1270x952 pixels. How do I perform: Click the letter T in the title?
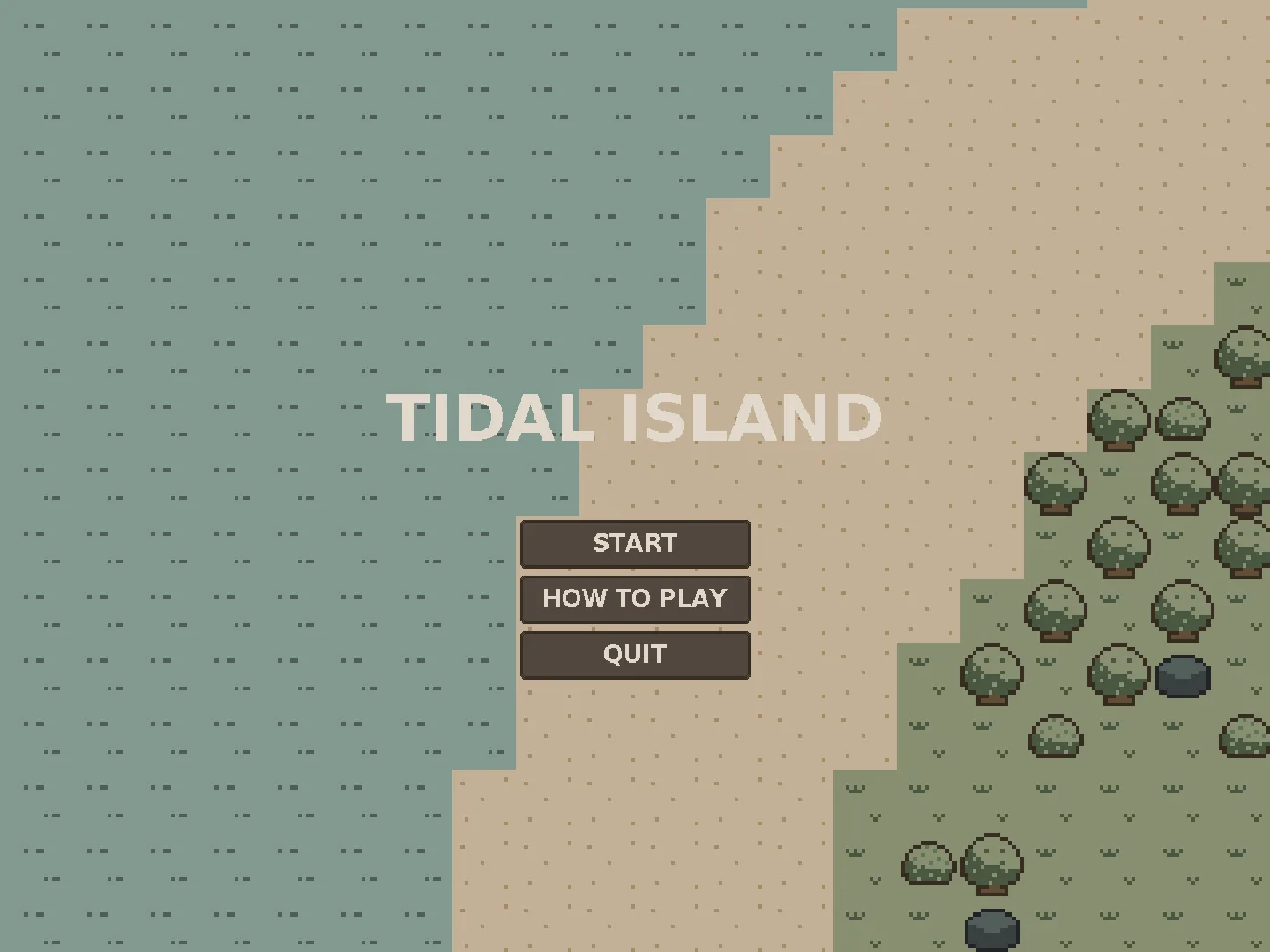tap(415, 419)
